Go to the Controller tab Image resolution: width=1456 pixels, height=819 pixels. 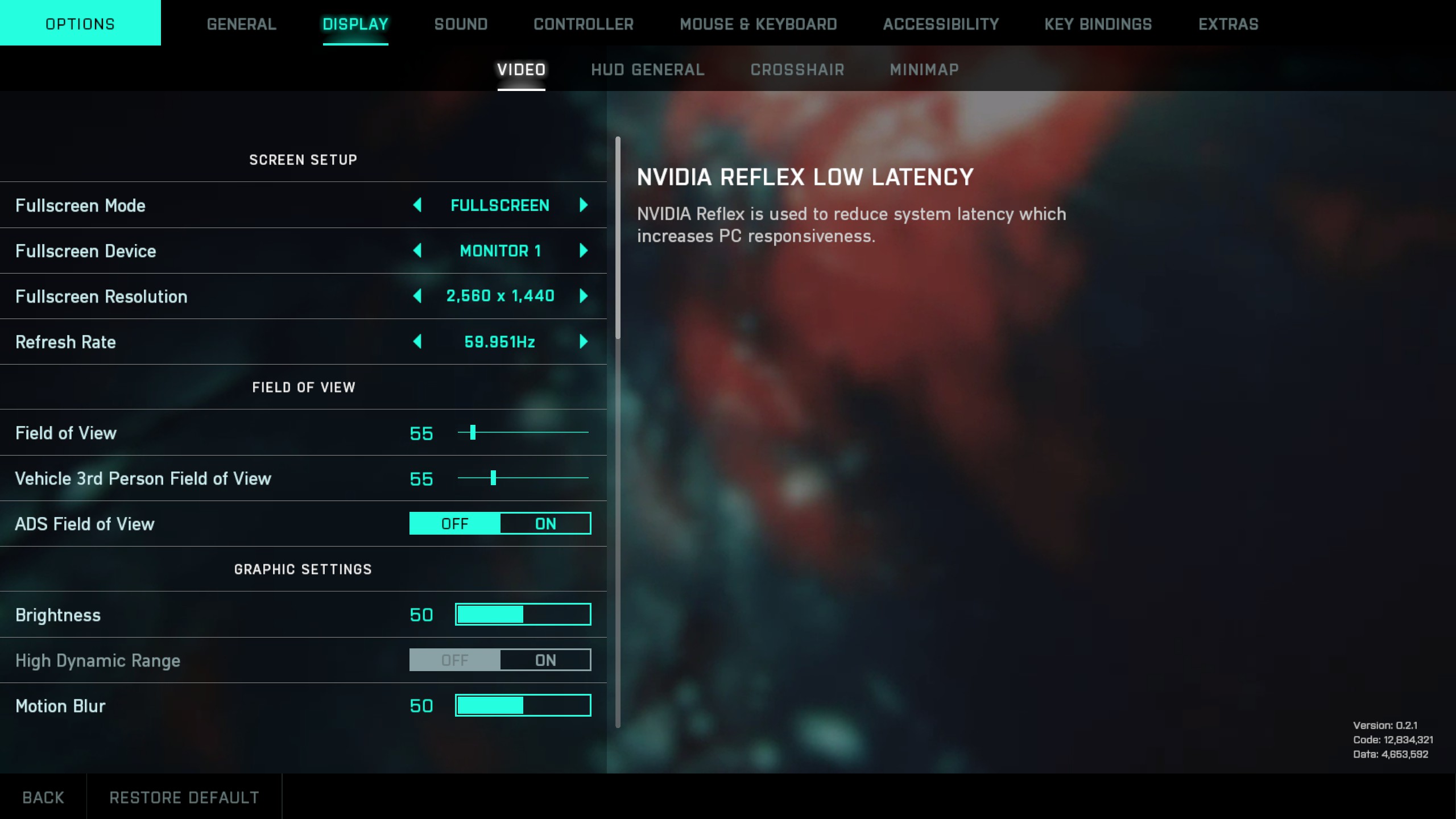click(x=583, y=24)
